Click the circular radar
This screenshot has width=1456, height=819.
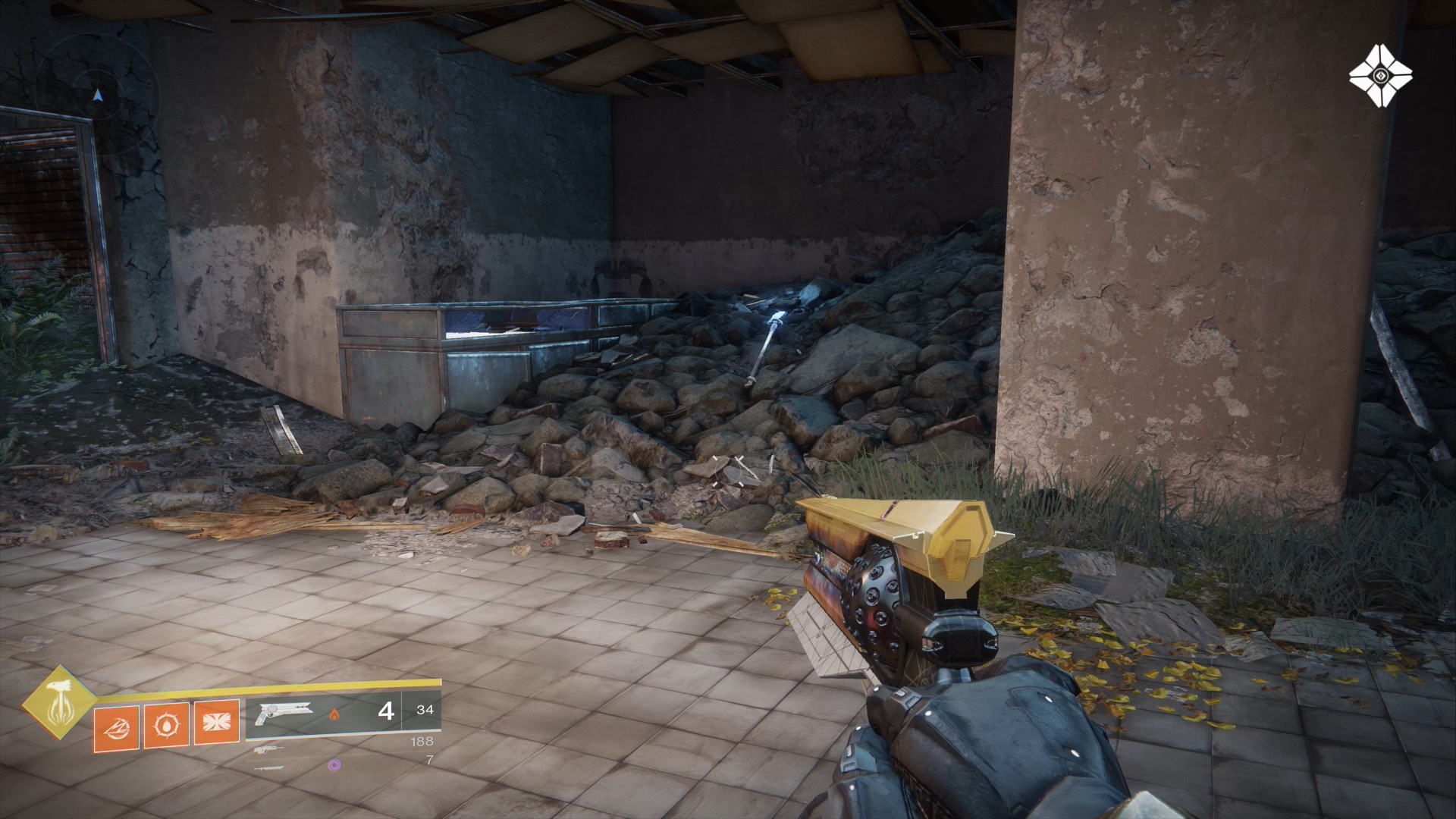(x=97, y=96)
